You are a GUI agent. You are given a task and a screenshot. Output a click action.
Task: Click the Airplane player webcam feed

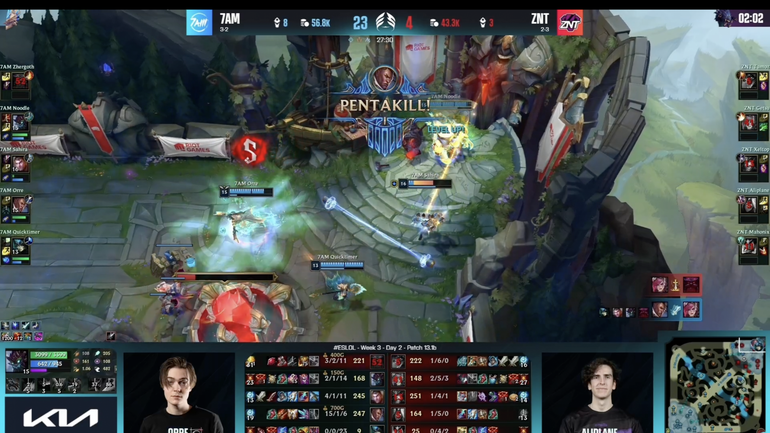(x=597, y=392)
